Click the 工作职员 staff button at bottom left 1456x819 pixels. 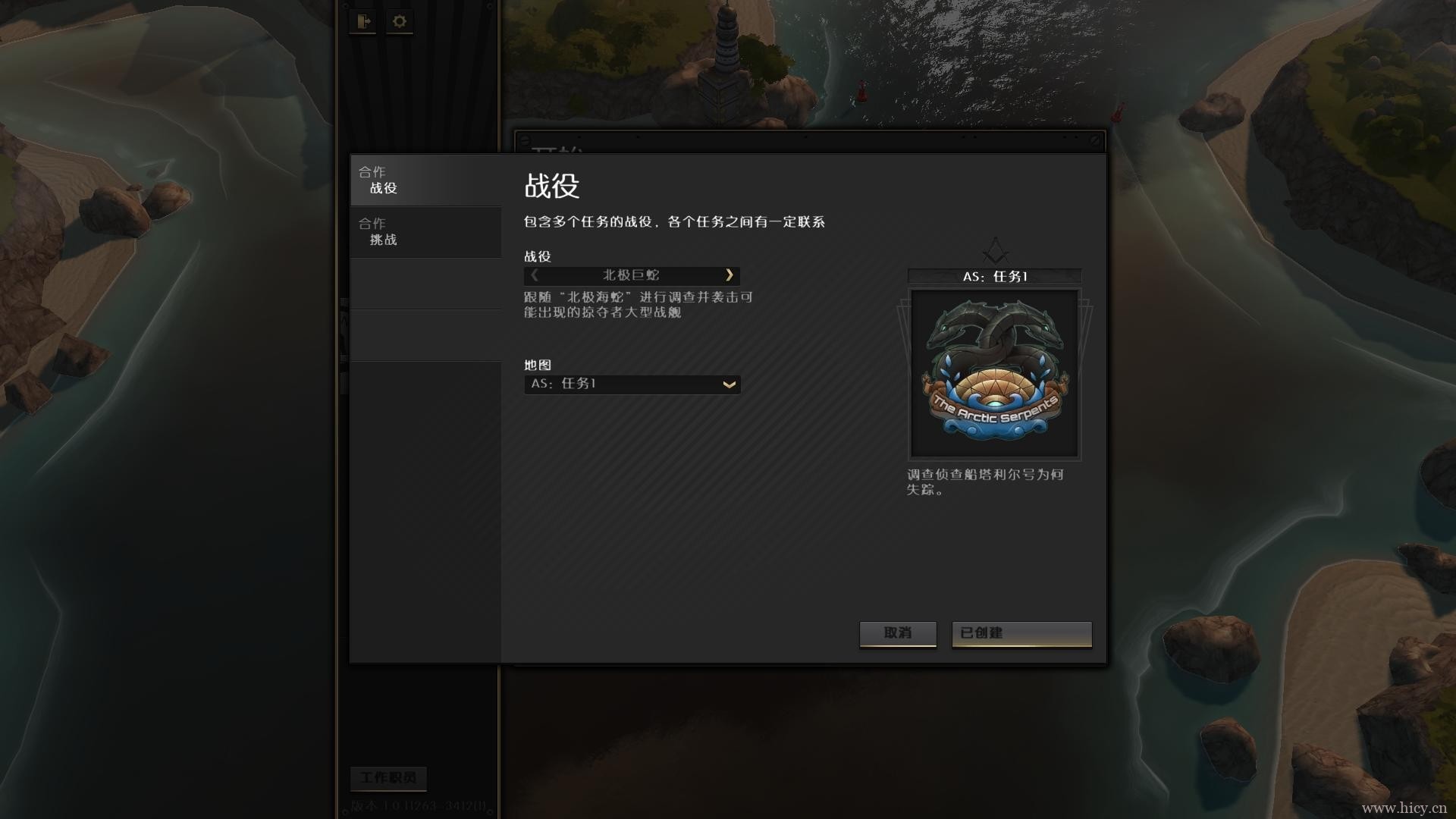(x=389, y=778)
